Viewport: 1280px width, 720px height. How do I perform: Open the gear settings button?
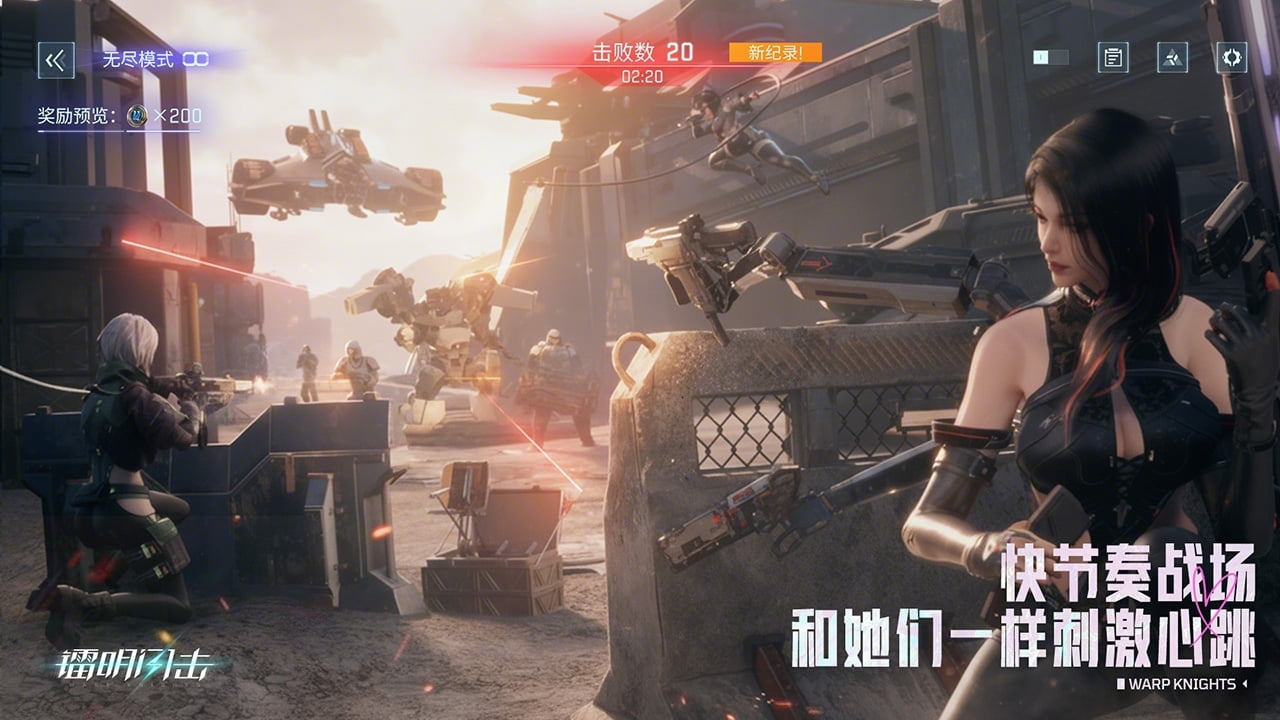click(x=1231, y=57)
